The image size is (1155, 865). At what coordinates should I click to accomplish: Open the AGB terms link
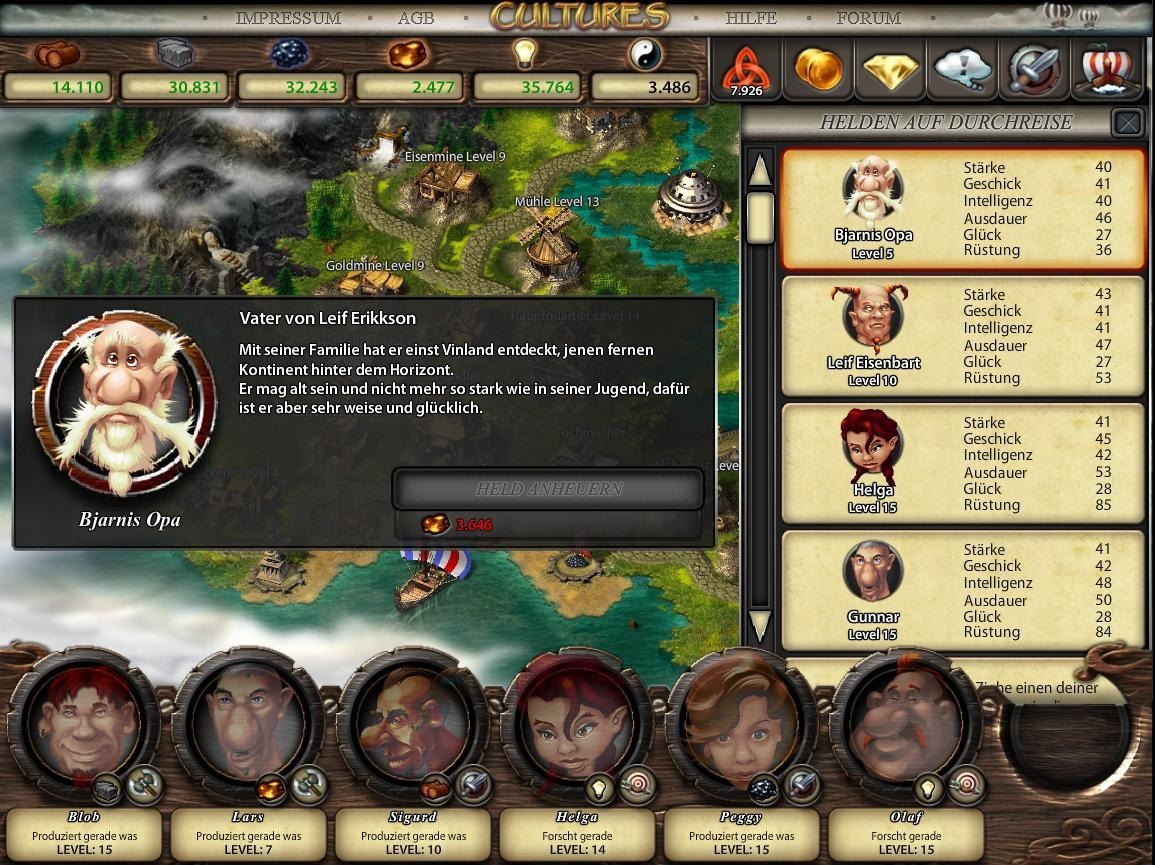(x=416, y=18)
